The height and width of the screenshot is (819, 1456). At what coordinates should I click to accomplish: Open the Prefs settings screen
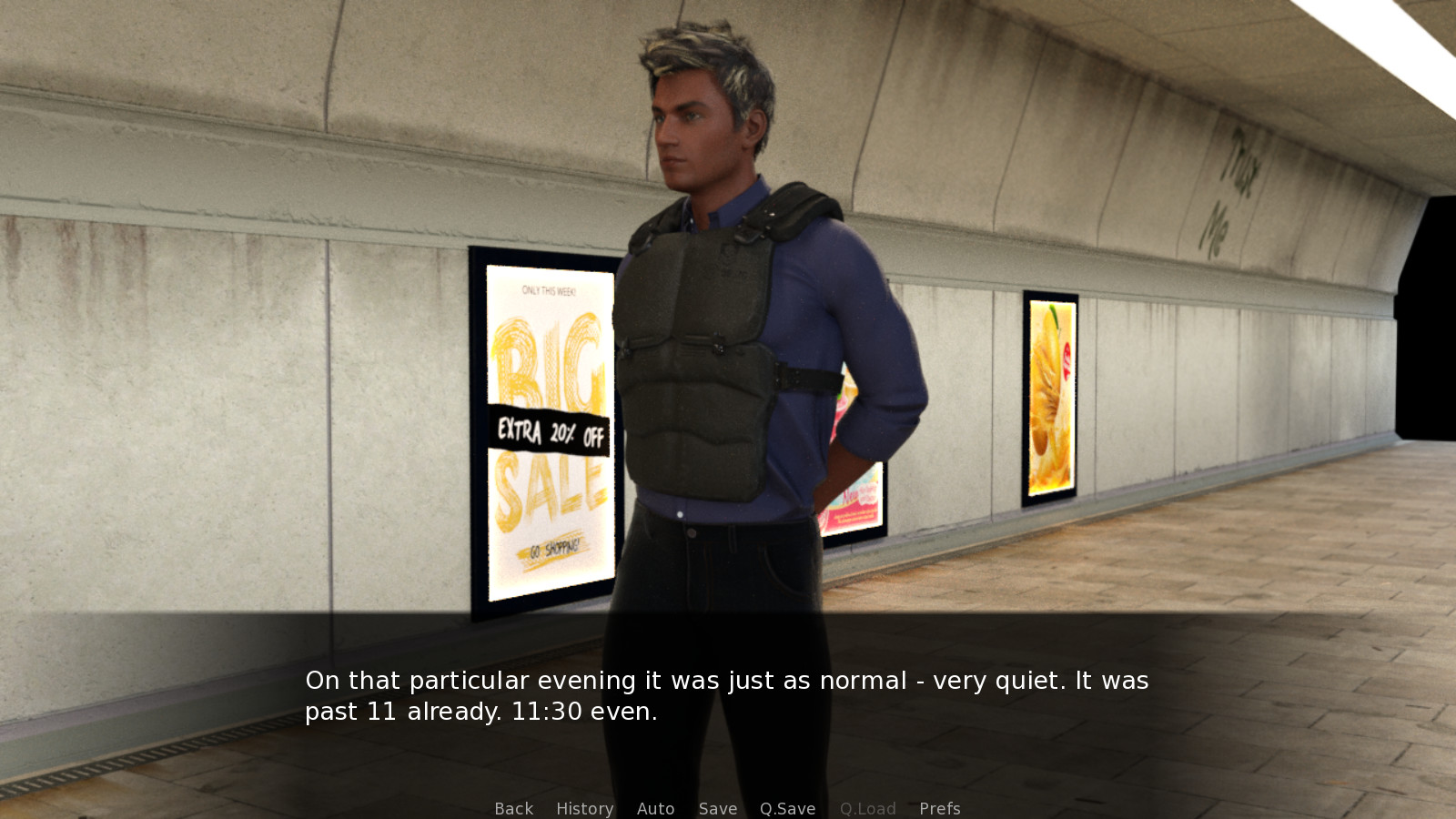tap(939, 808)
